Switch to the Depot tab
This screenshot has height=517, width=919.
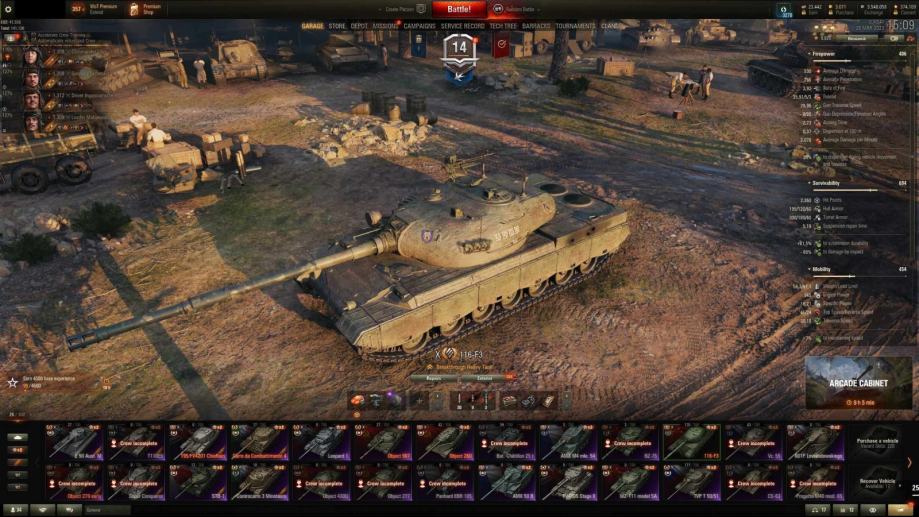click(x=359, y=26)
